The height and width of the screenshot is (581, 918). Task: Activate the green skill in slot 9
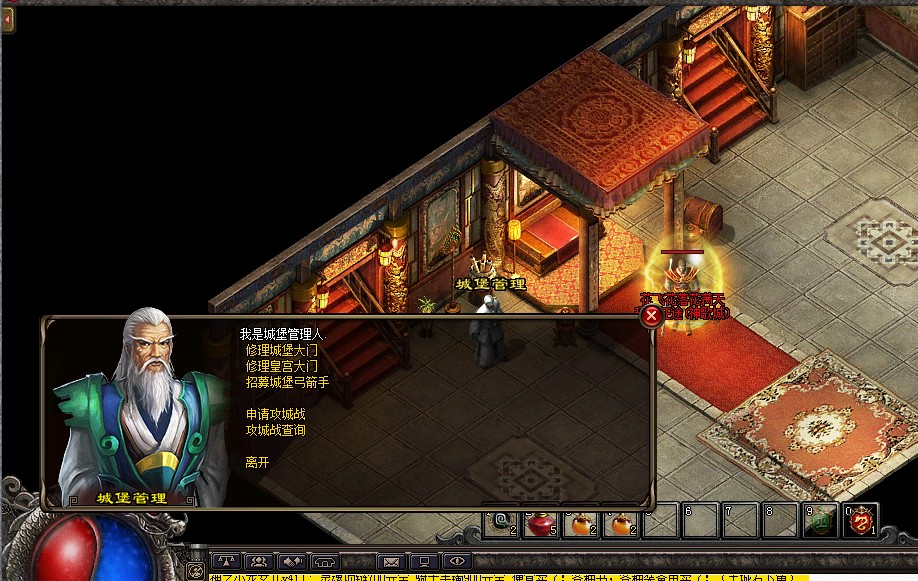822,521
